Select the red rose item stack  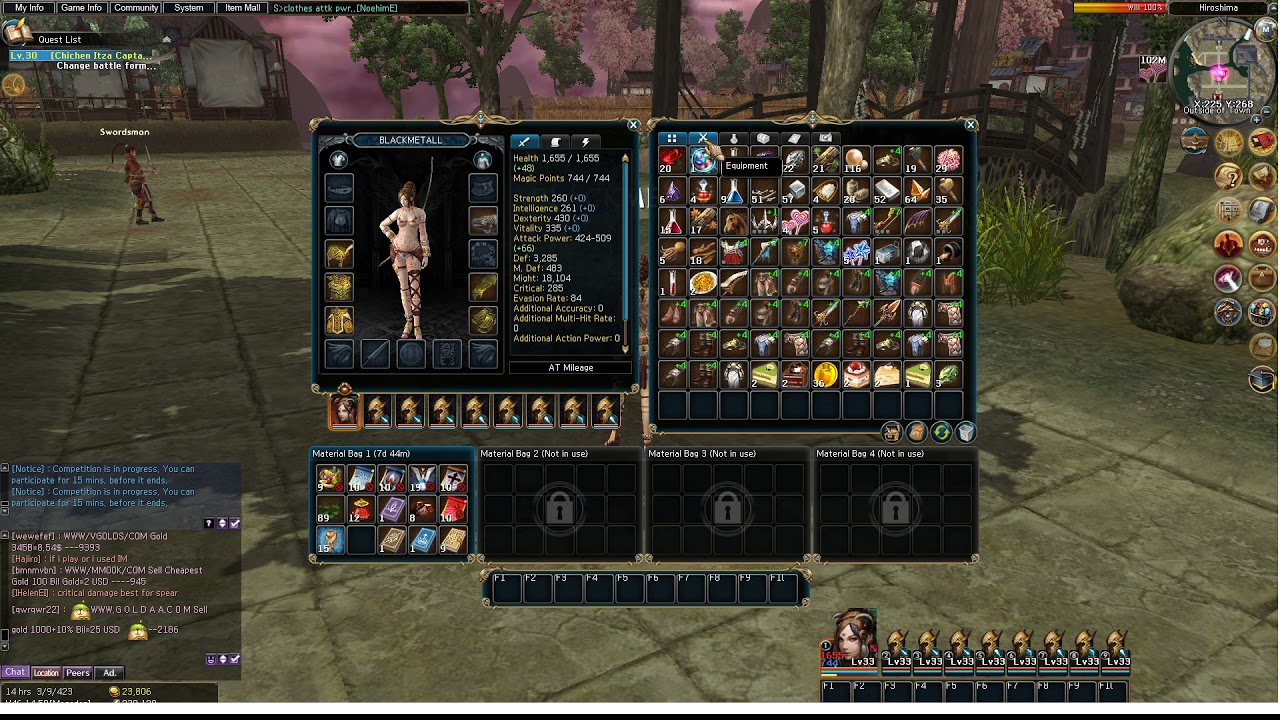[x=672, y=160]
